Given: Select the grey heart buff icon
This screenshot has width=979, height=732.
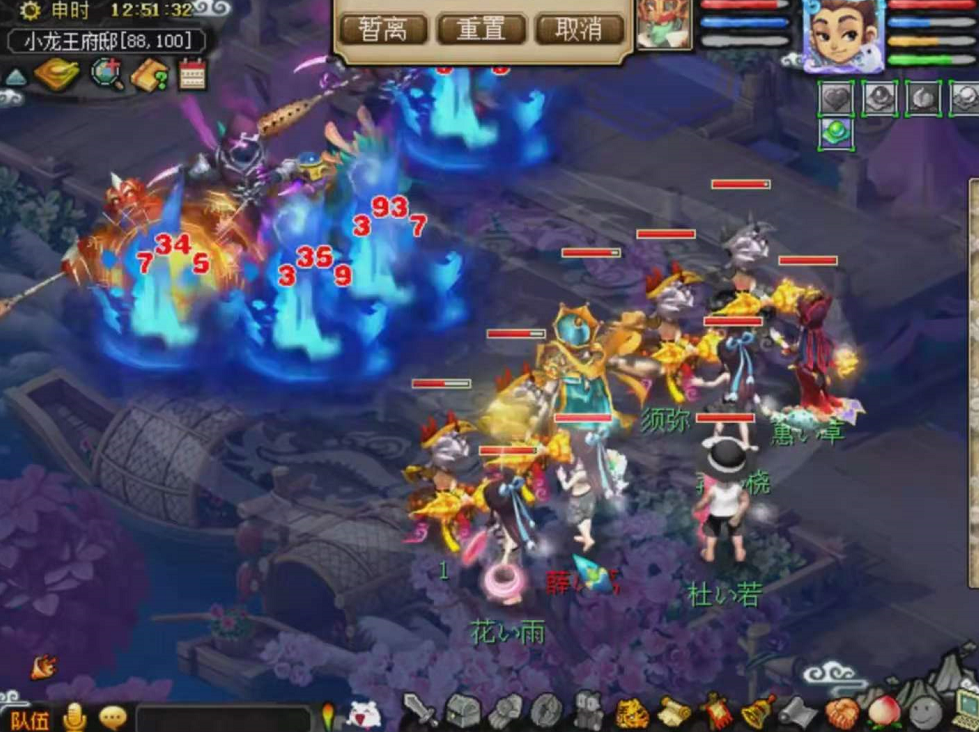Looking at the screenshot, I should click(x=836, y=98).
